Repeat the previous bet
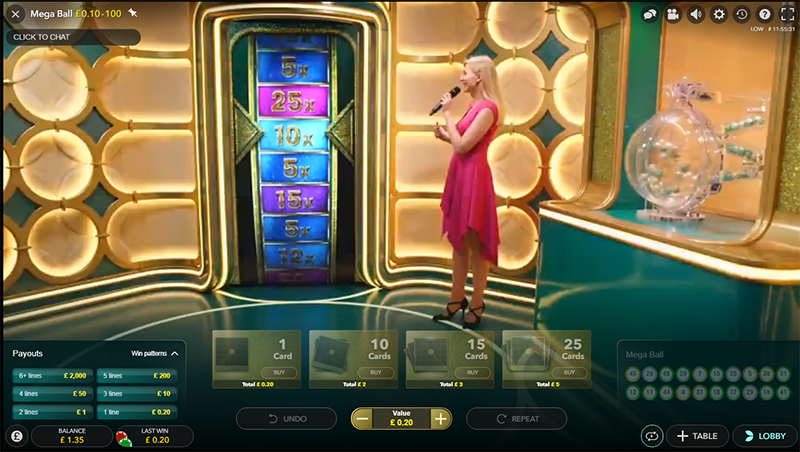 [x=516, y=419]
